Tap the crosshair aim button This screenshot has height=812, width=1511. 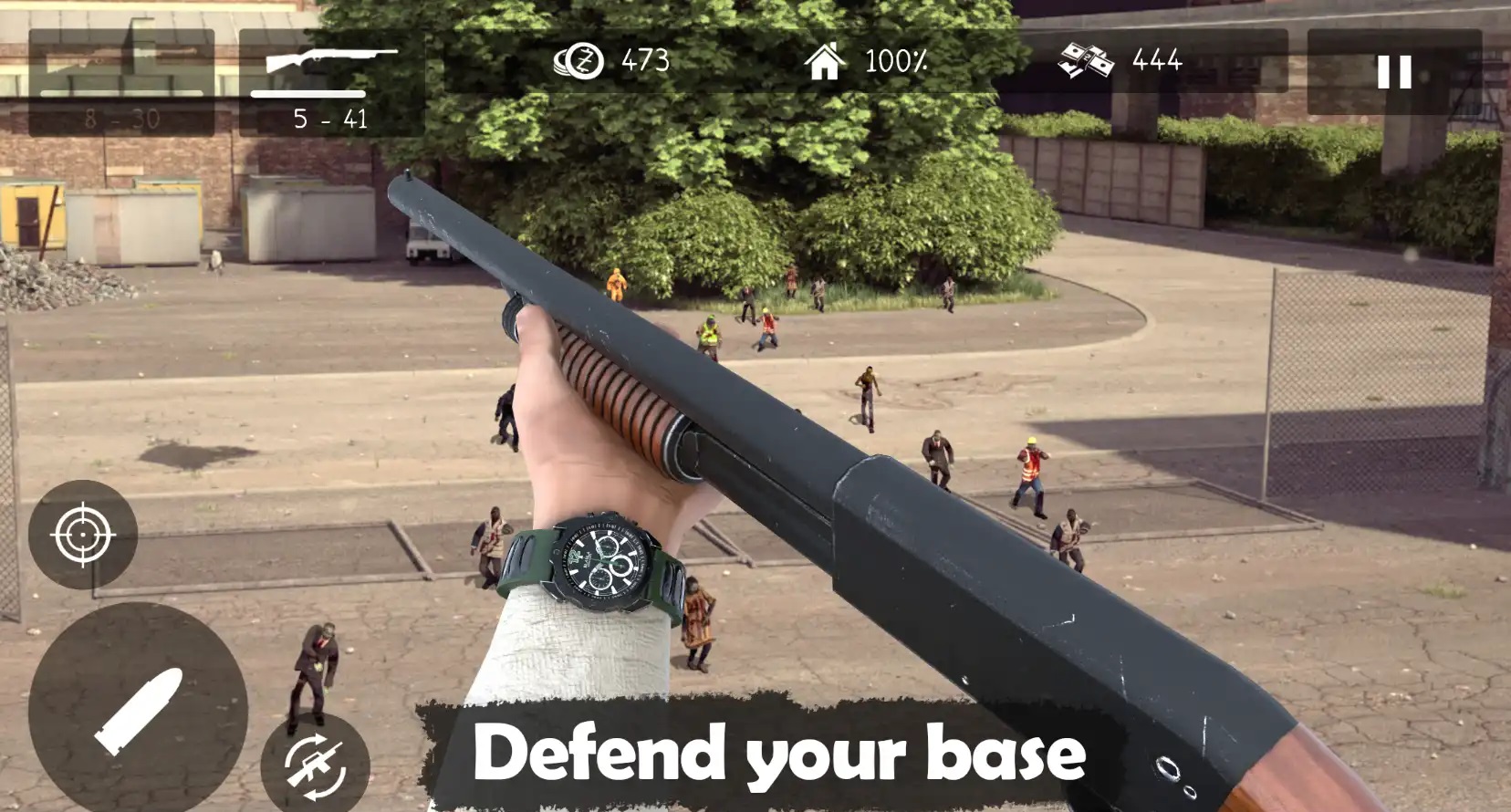(x=82, y=534)
